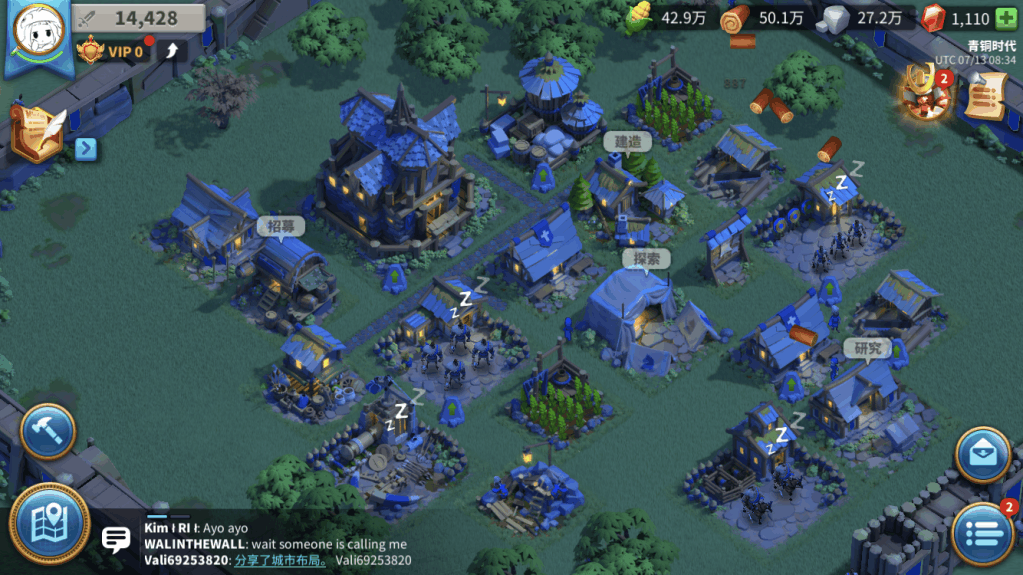The width and height of the screenshot is (1023, 575).
Task: Open the quest scroll with quill icon
Action: click(x=37, y=130)
